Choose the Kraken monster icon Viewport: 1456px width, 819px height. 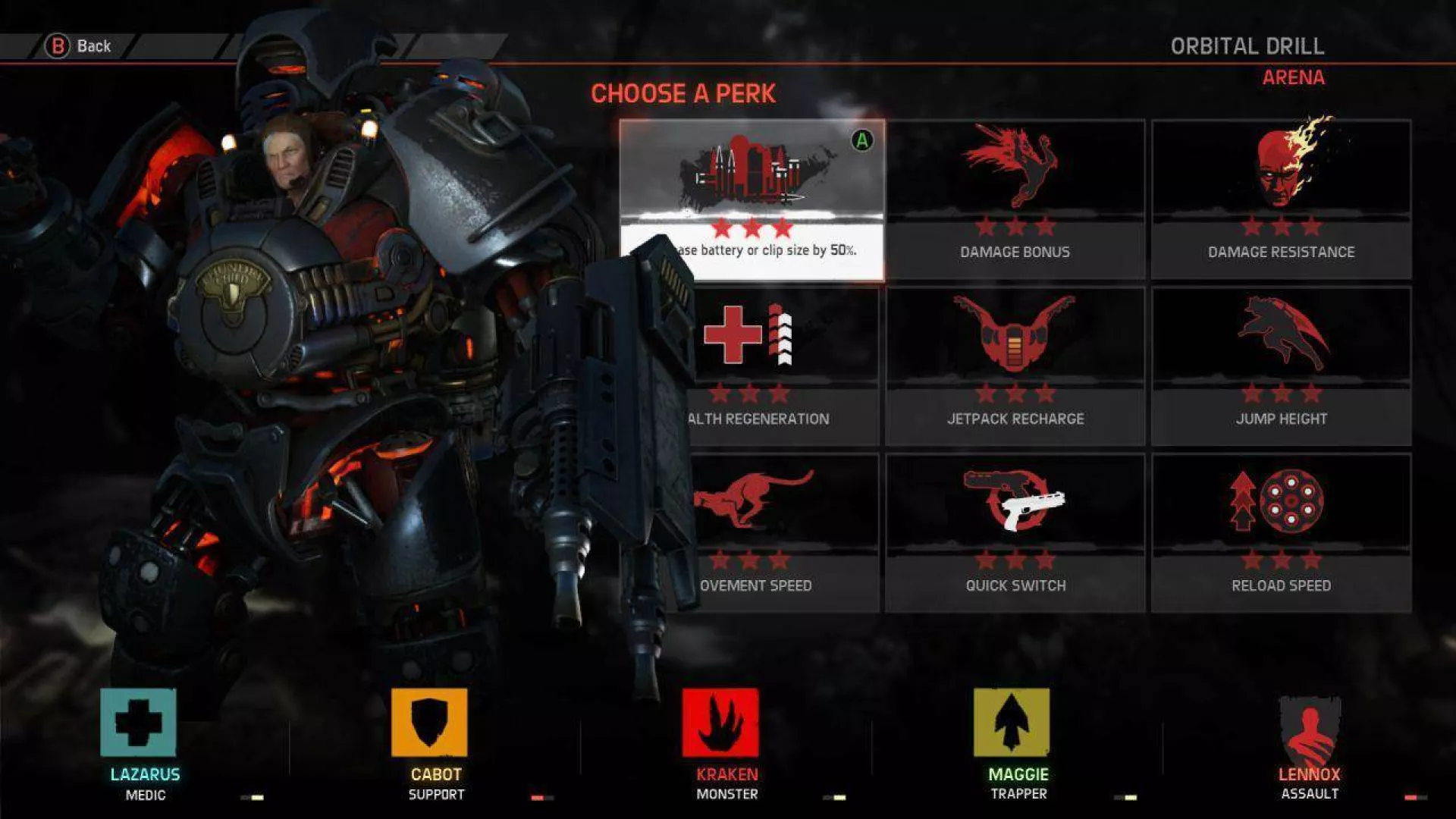[720, 723]
